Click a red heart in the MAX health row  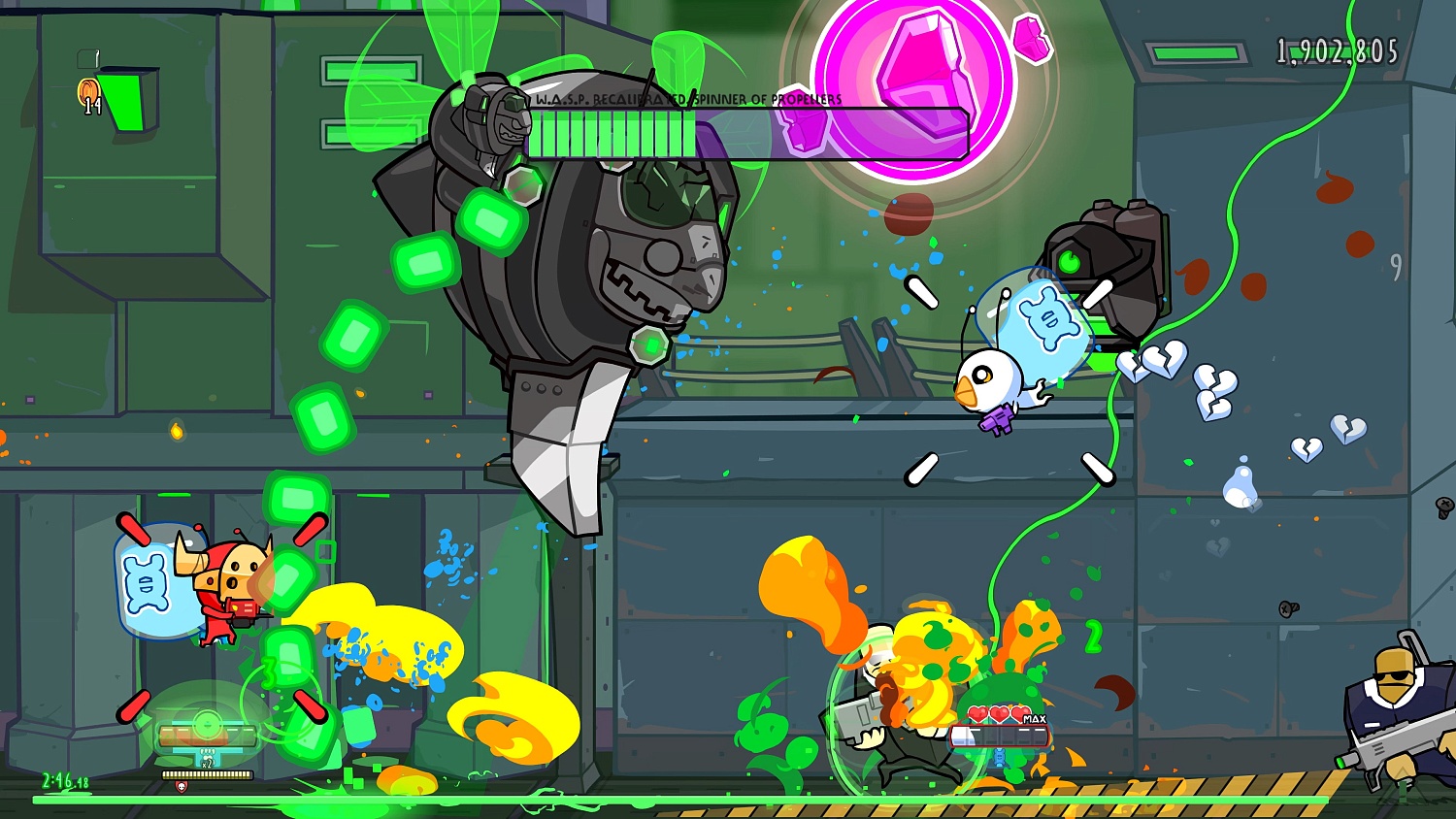(x=978, y=714)
